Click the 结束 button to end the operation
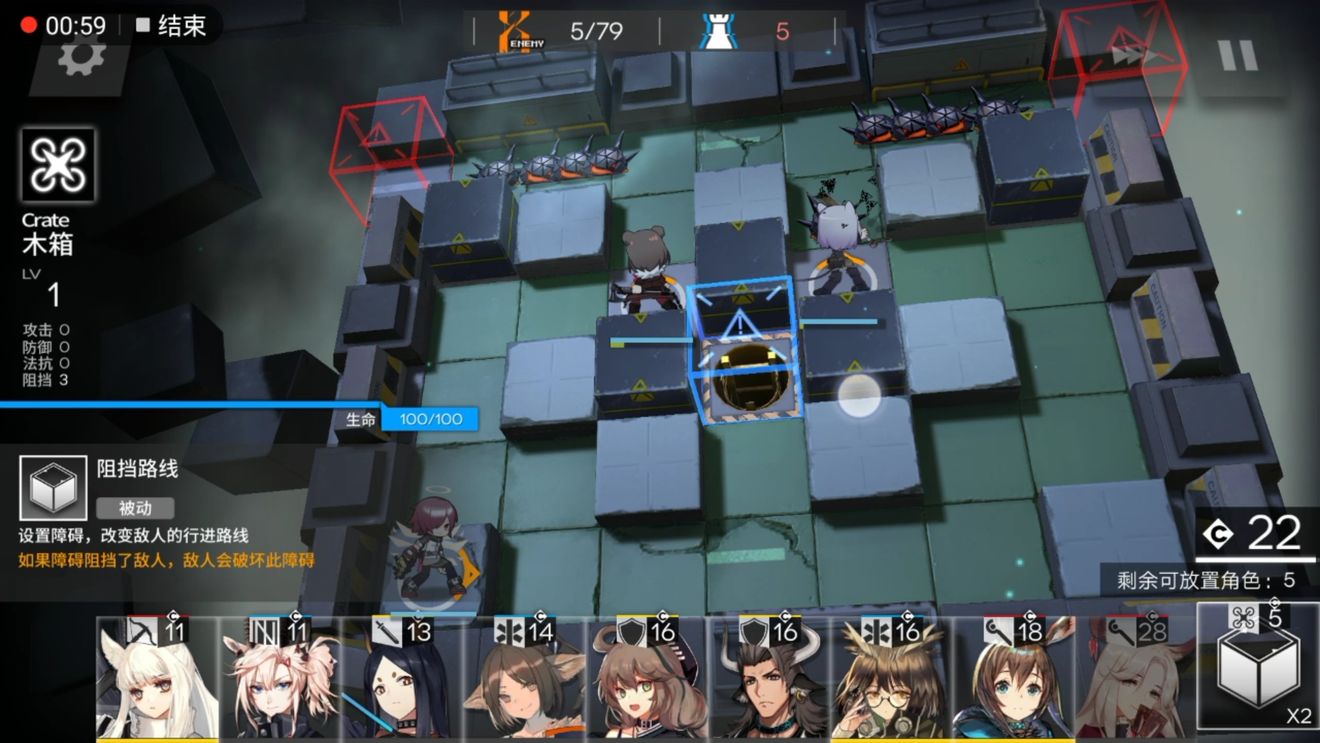Image resolution: width=1320 pixels, height=743 pixels. click(180, 27)
